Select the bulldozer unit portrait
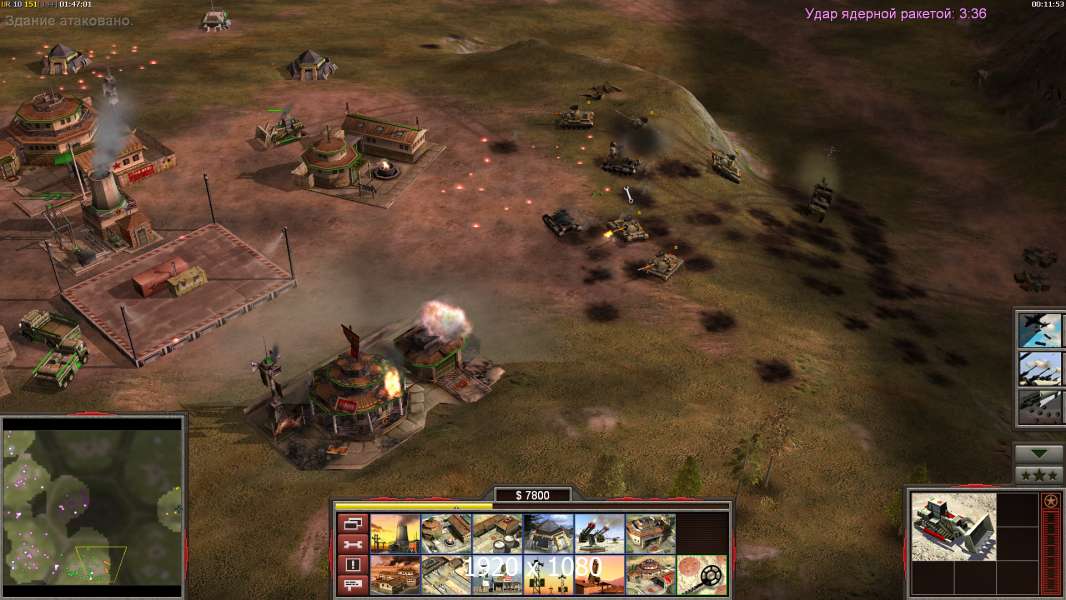Viewport: 1066px width, 600px height. point(954,526)
